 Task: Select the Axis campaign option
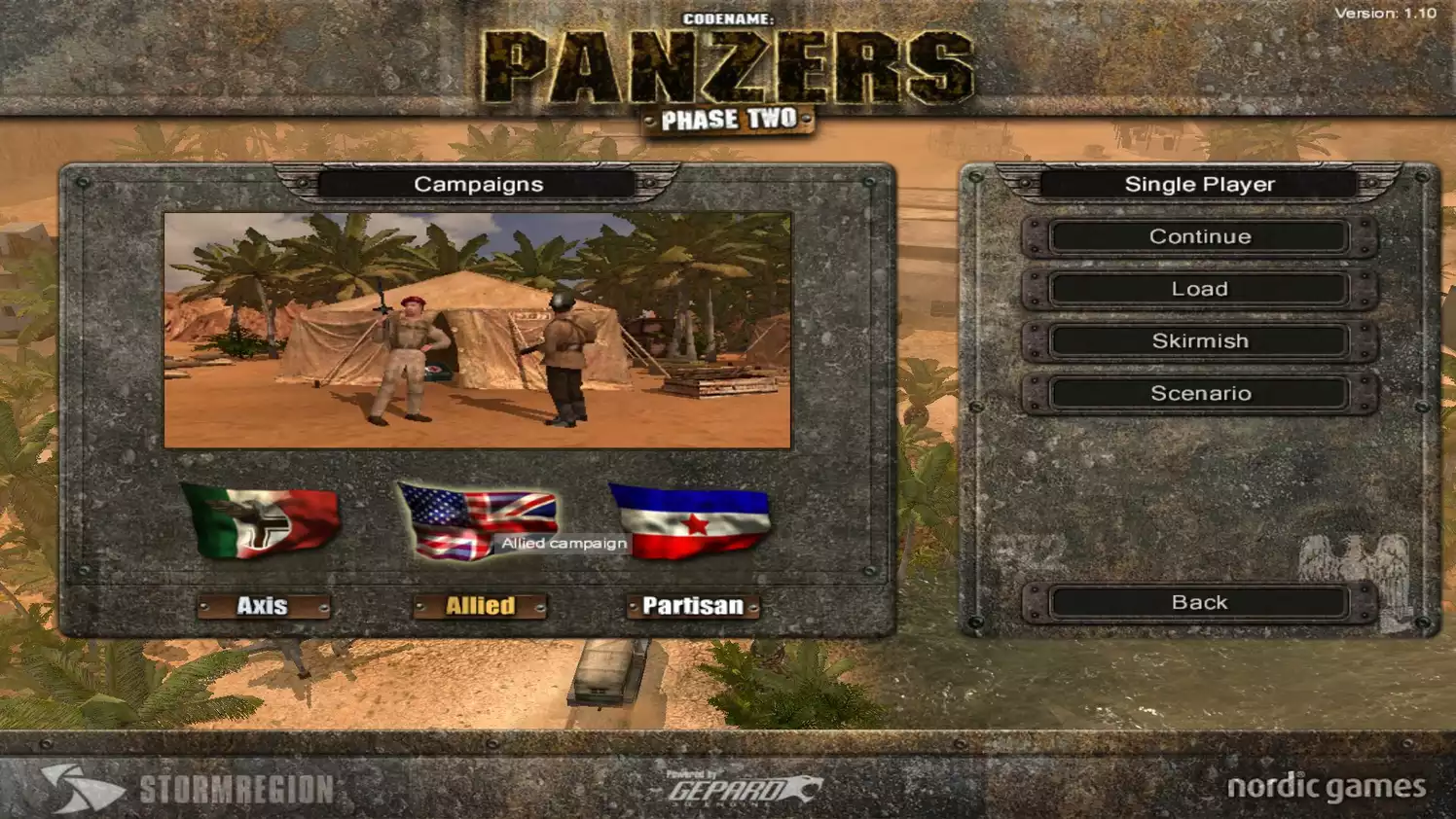point(263,606)
